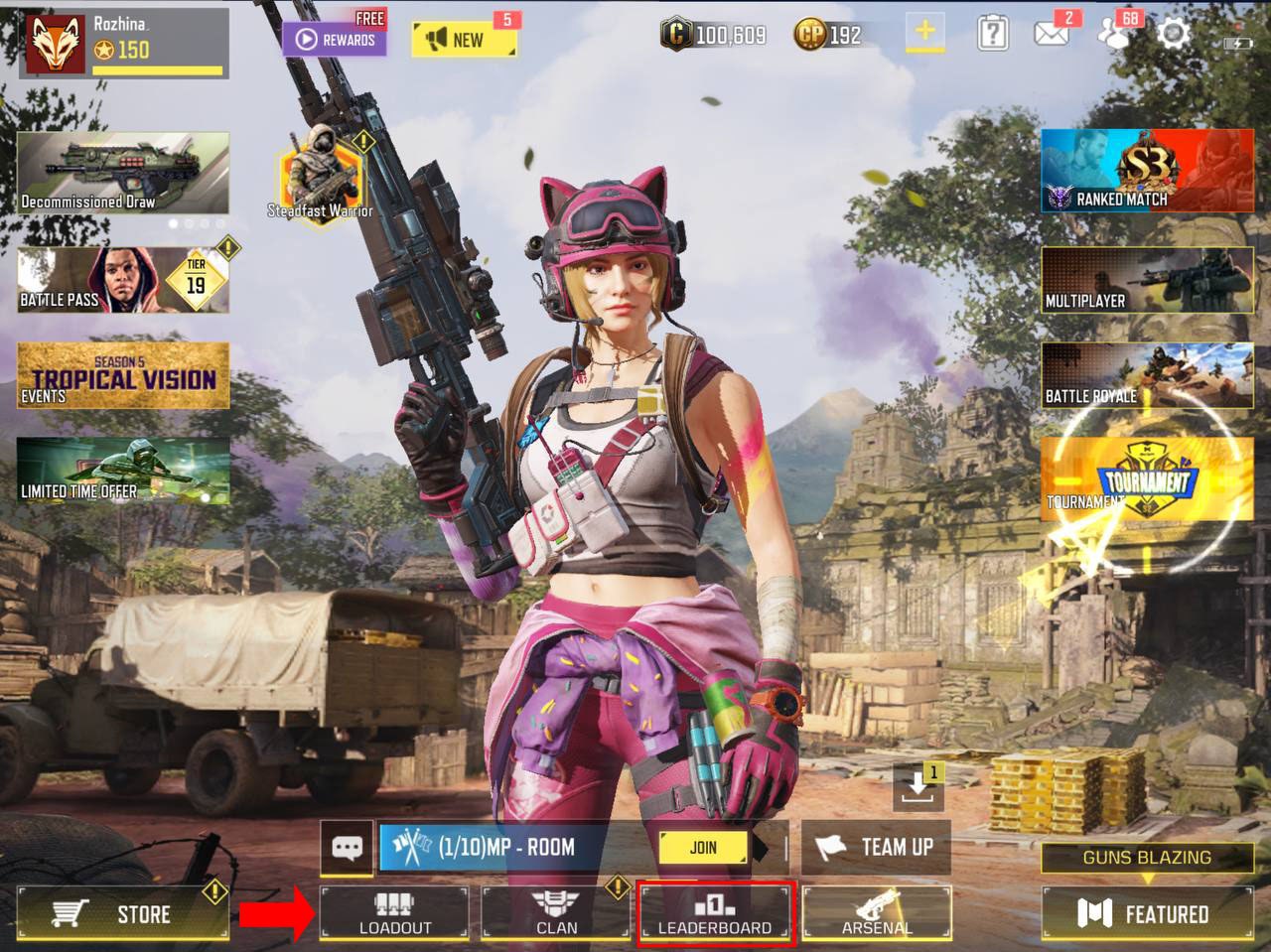The width and height of the screenshot is (1271, 952).
Task: Open the Tropical Vision events banner
Action: [123, 376]
